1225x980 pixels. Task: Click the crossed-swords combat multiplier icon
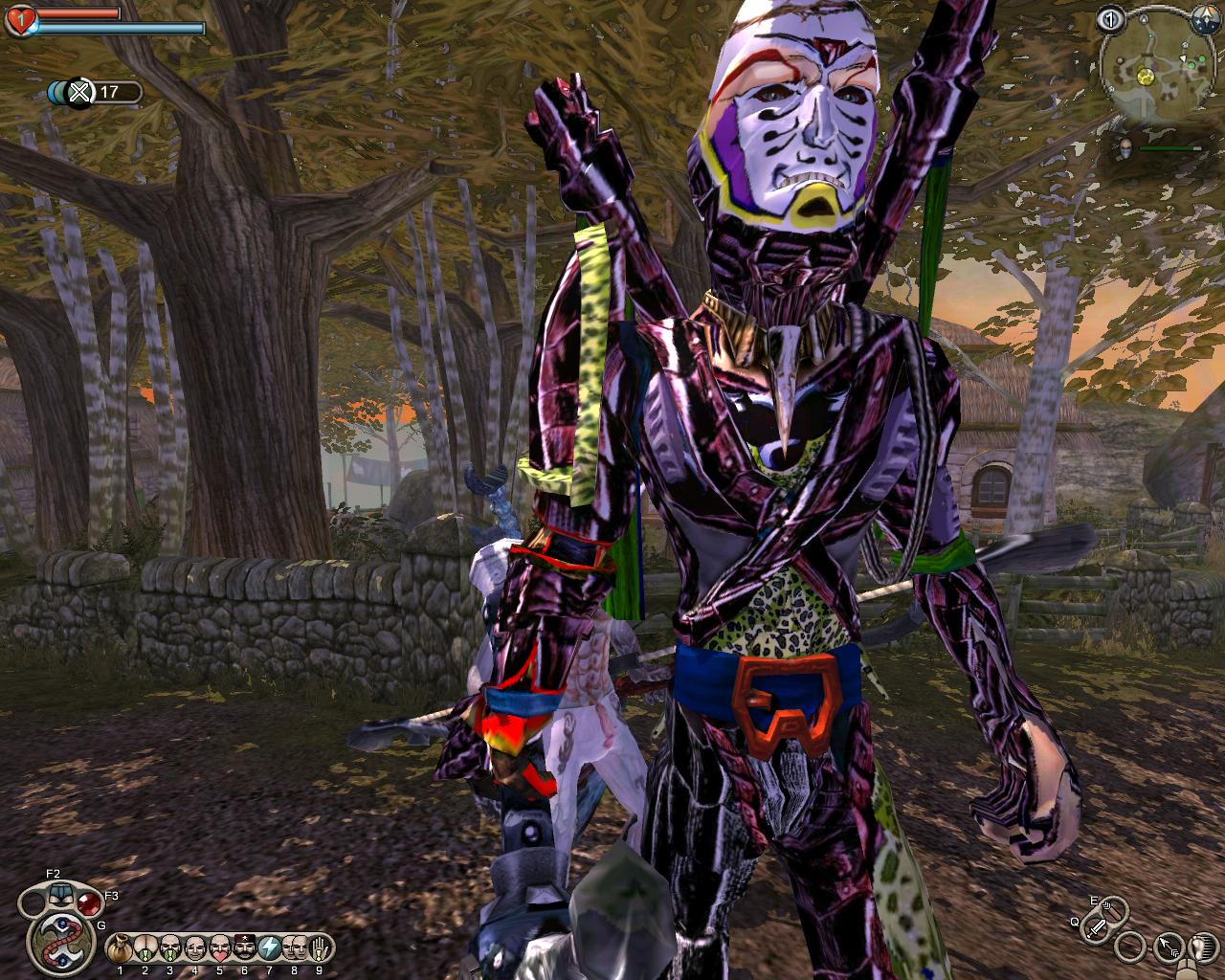[x=80, y=93]
